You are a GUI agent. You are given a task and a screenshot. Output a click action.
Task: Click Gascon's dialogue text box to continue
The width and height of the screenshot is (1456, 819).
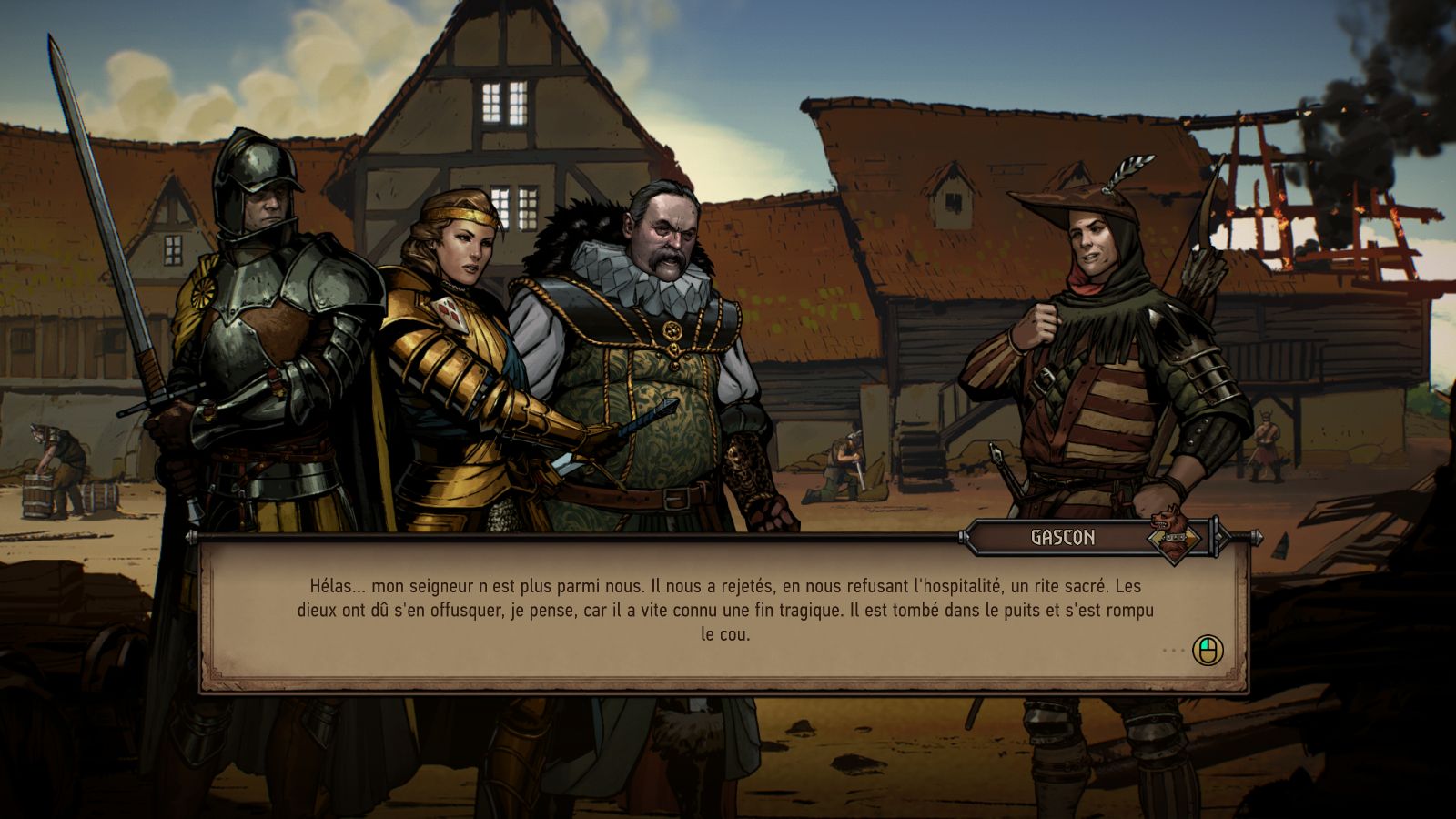[x=724, y=611]
